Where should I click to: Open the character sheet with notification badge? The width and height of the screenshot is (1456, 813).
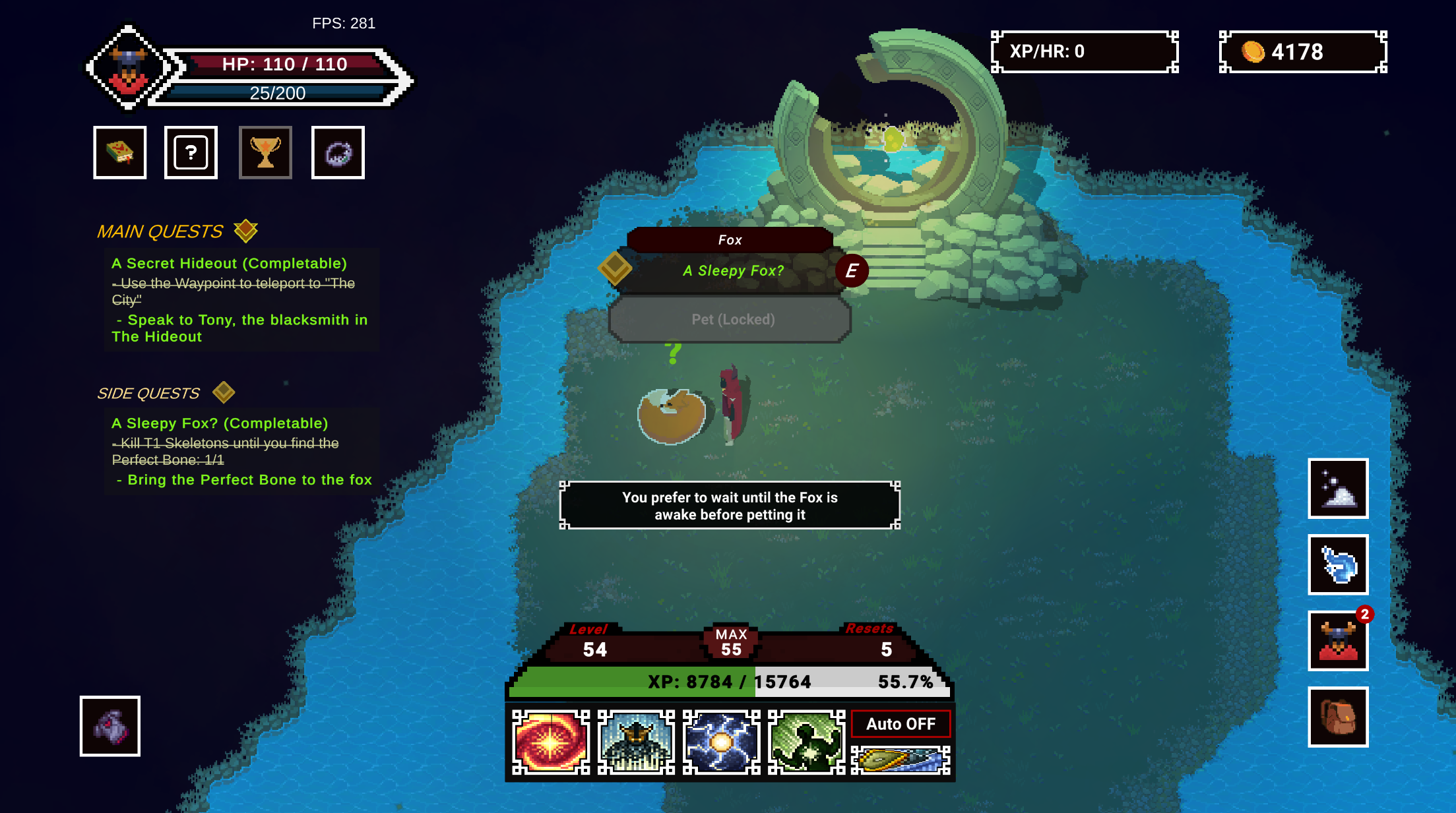point(1338,641)
